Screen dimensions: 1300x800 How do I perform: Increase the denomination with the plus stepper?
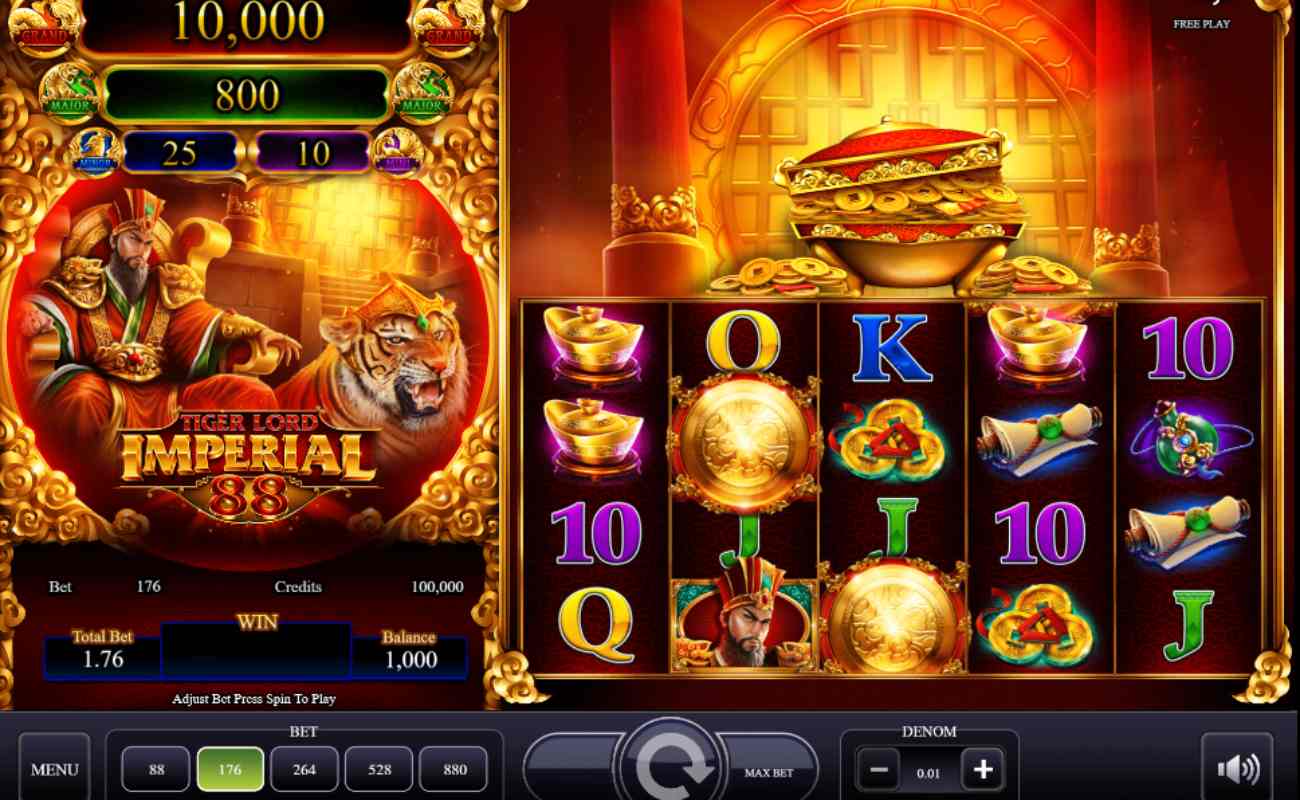tap(983, 770)
